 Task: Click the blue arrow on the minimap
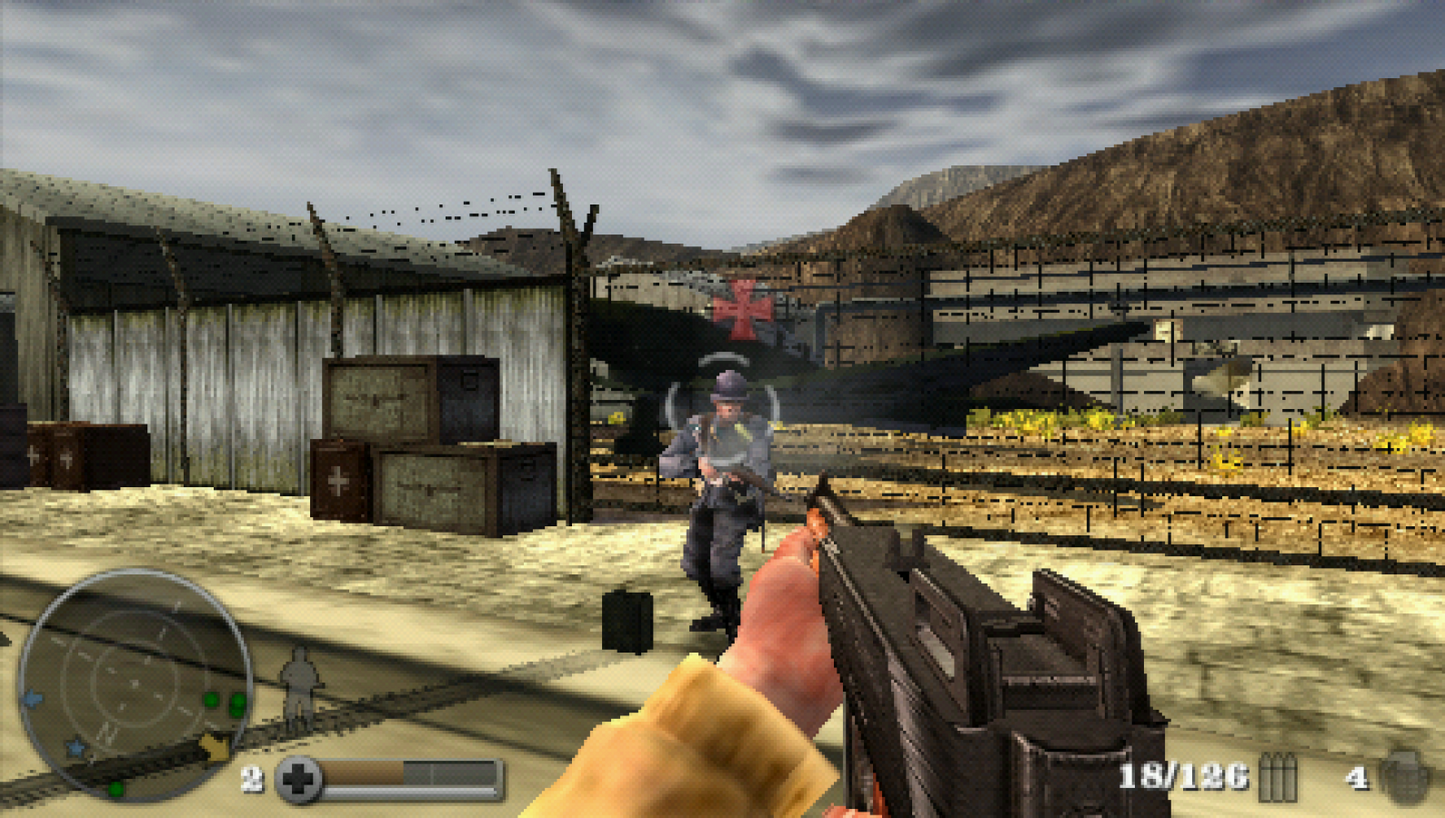(x=33, y=699)
